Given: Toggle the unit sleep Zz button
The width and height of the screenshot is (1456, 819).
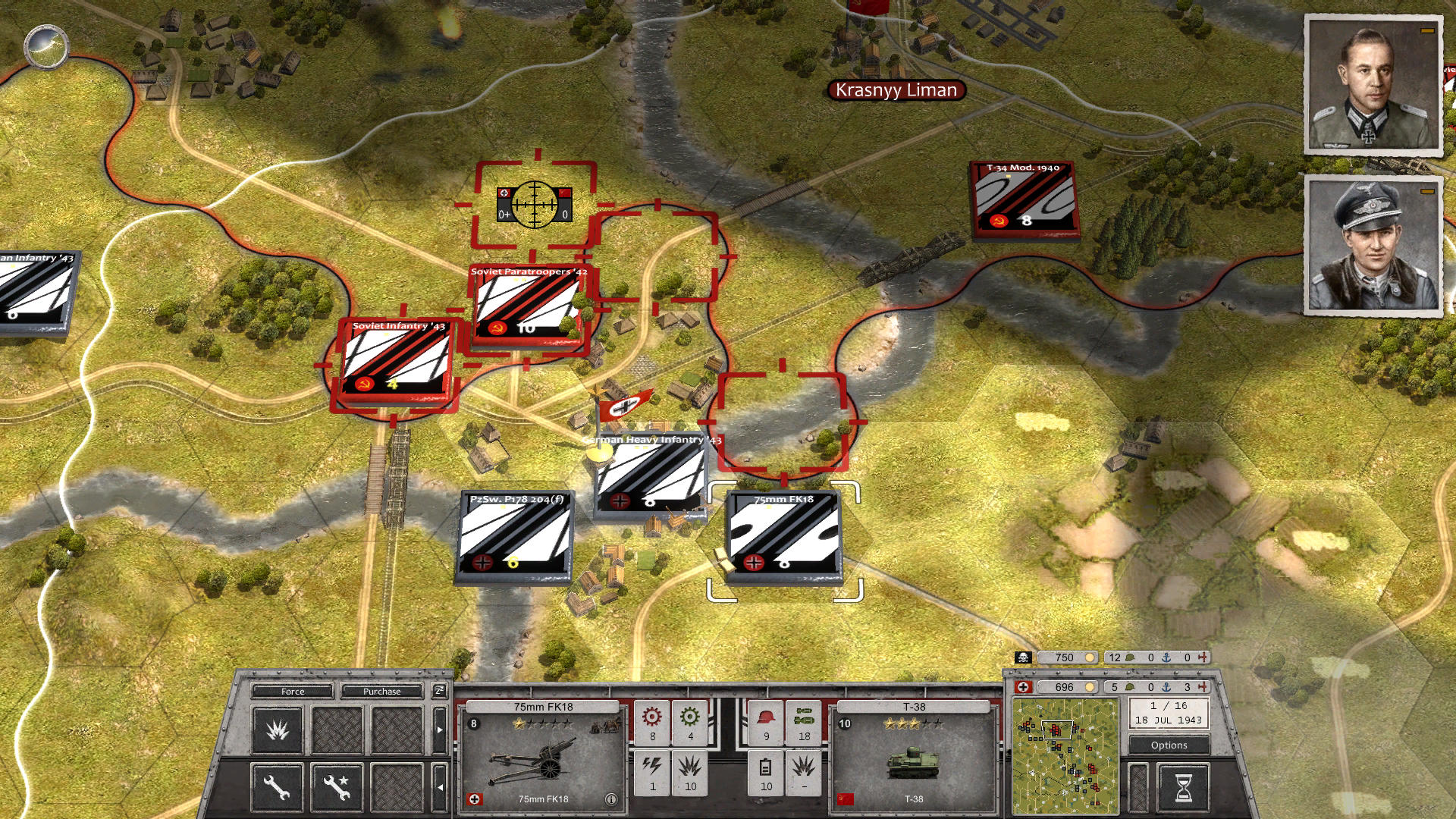Looking at the screenshot, I should [x=439, y=691].
